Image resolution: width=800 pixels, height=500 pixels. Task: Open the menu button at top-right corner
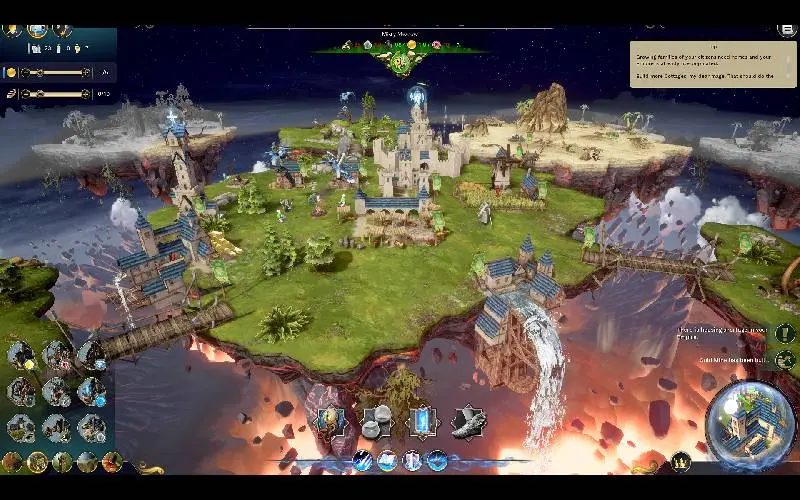pyautogui.click(x=789, y=29)
